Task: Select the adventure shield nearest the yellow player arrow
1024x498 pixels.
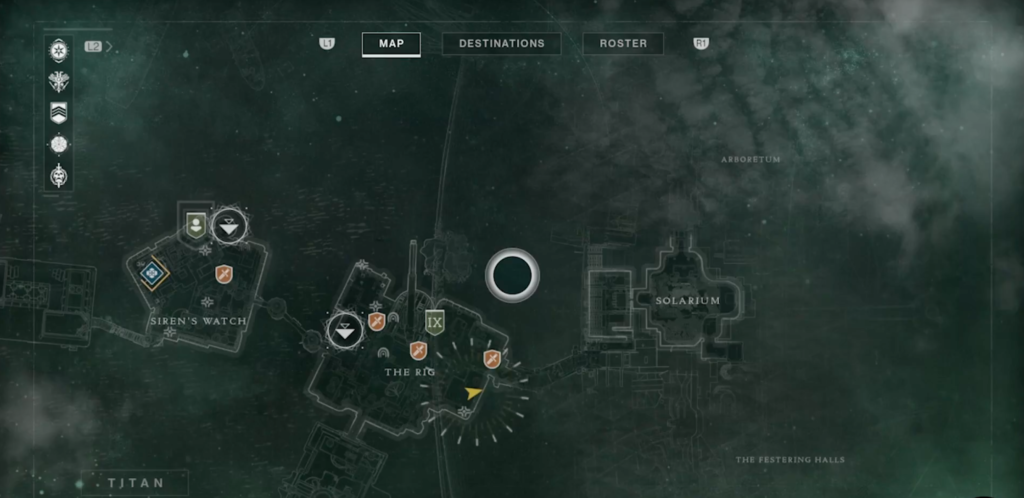Action: (492, 359)
